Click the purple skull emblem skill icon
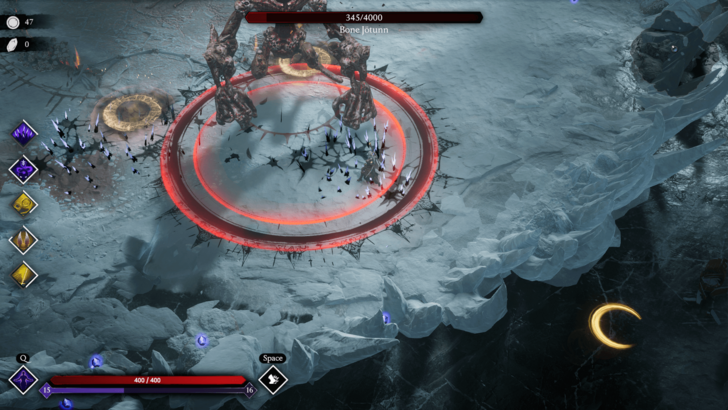 23,168
